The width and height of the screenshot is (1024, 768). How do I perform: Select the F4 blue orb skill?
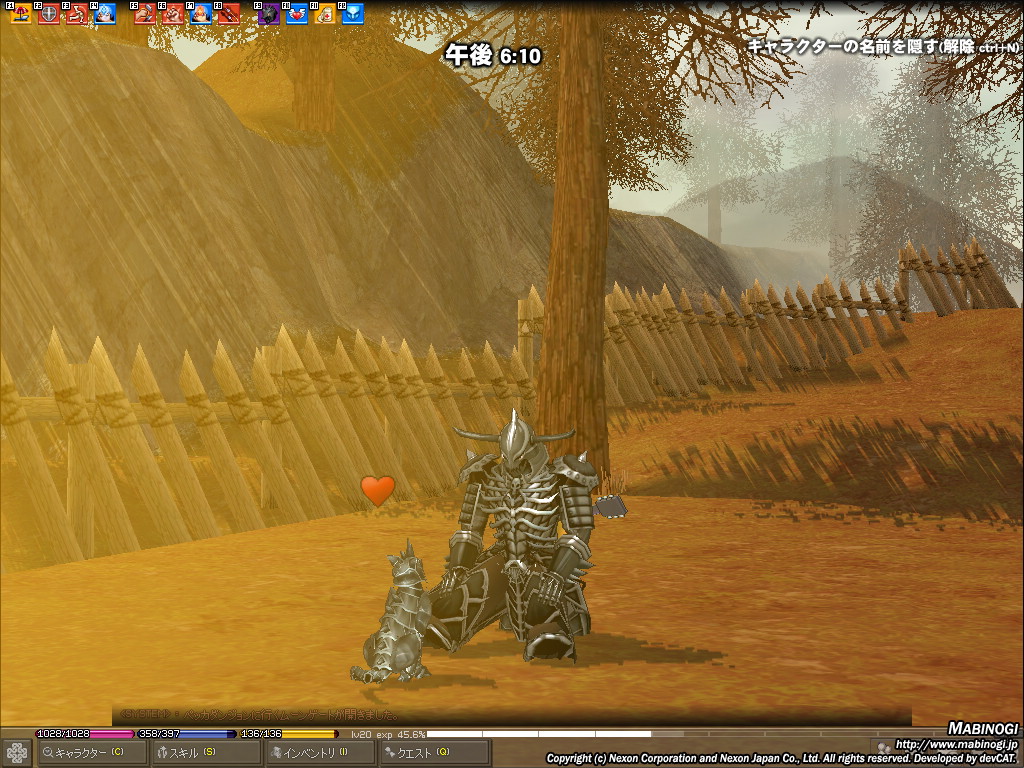tap(105, 14)
